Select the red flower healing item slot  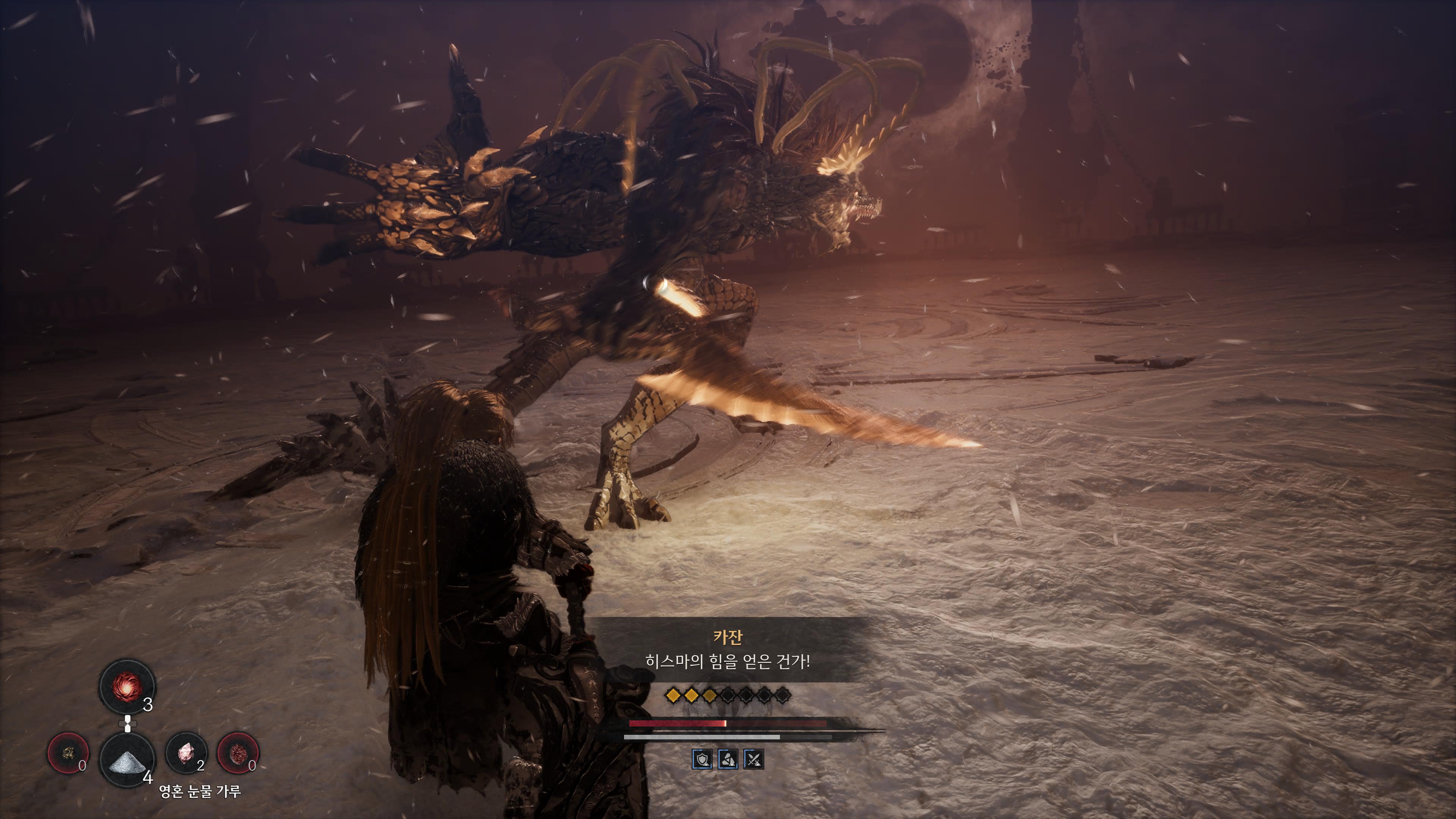coord(127,687)
